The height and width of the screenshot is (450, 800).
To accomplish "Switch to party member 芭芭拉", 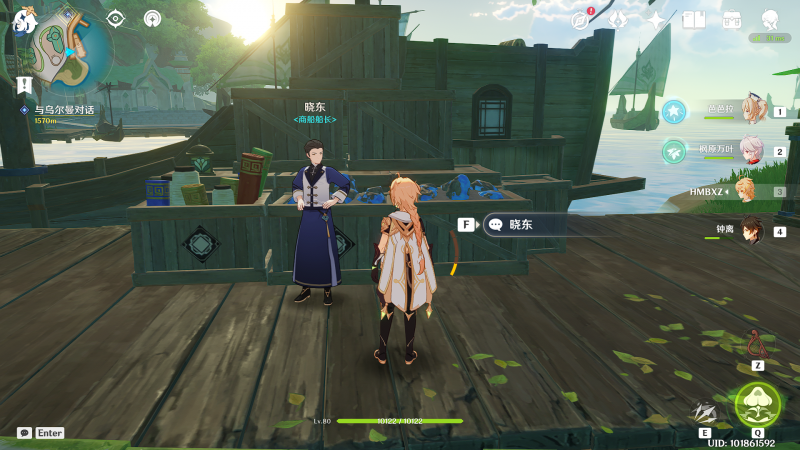I will pyautogui.click(x=752, y=111).
